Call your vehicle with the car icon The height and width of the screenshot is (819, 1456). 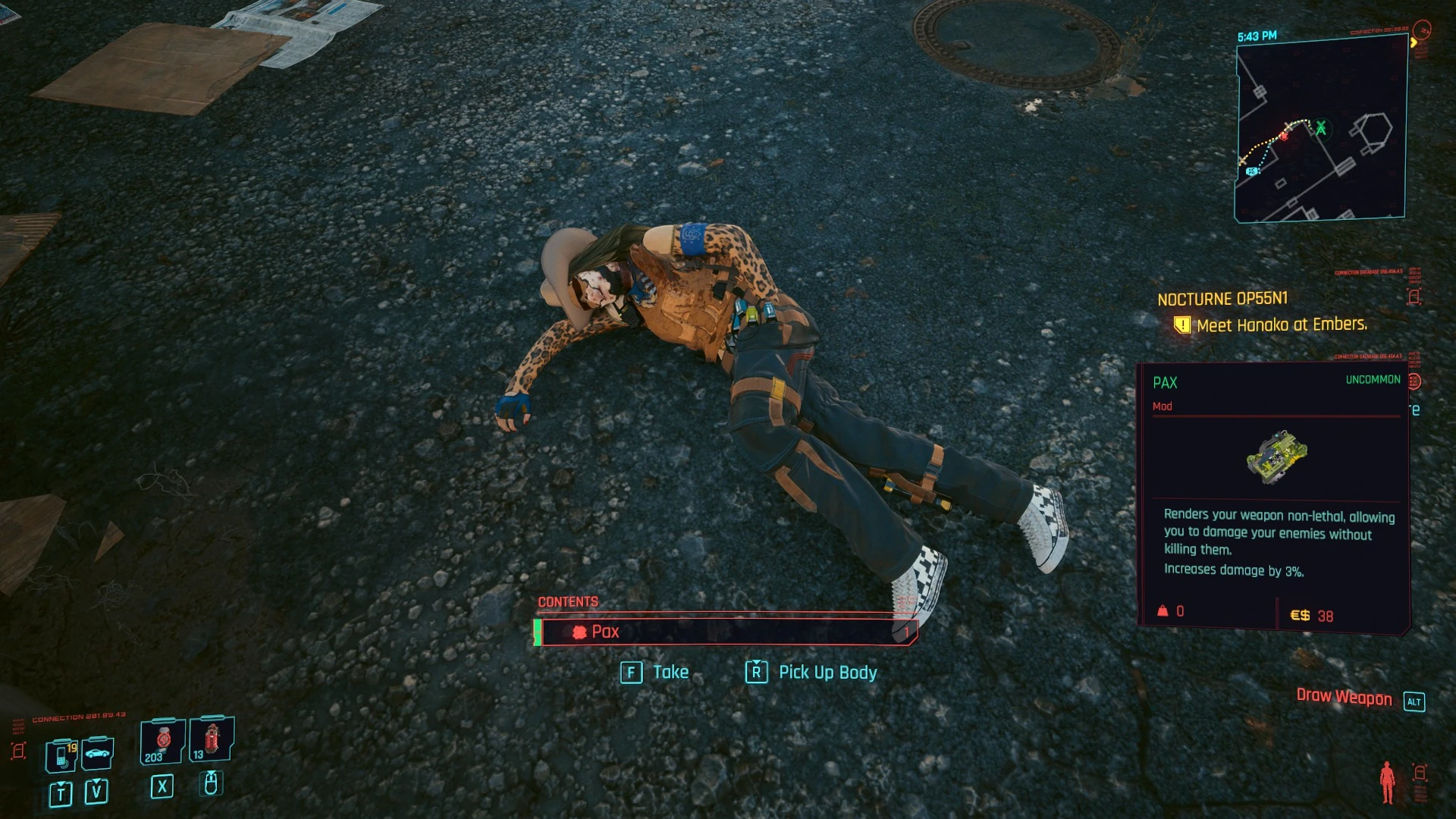click(98, 753)
